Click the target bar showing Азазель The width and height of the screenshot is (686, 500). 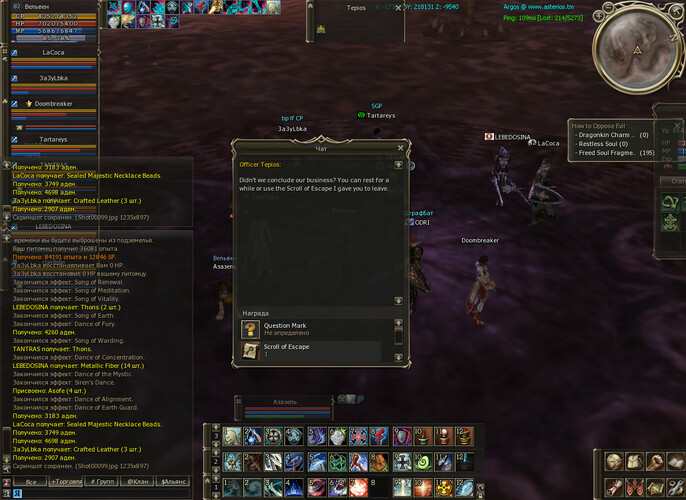tap(285, 401)
